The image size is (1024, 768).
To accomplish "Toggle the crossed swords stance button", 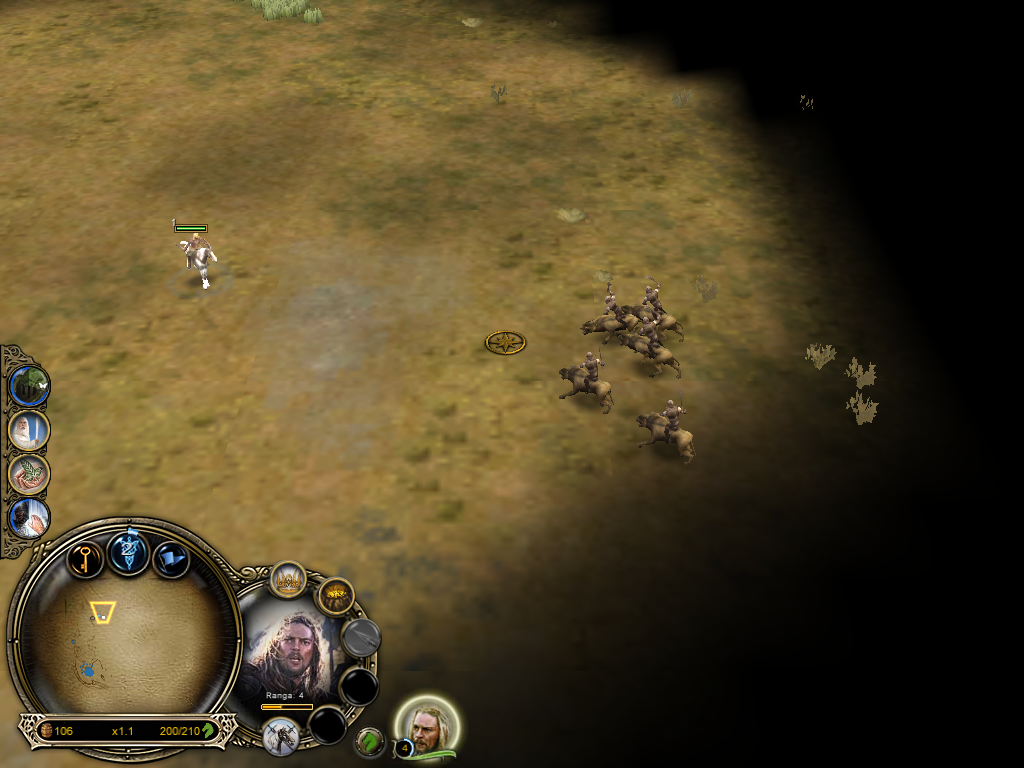I will coord(281,736).
